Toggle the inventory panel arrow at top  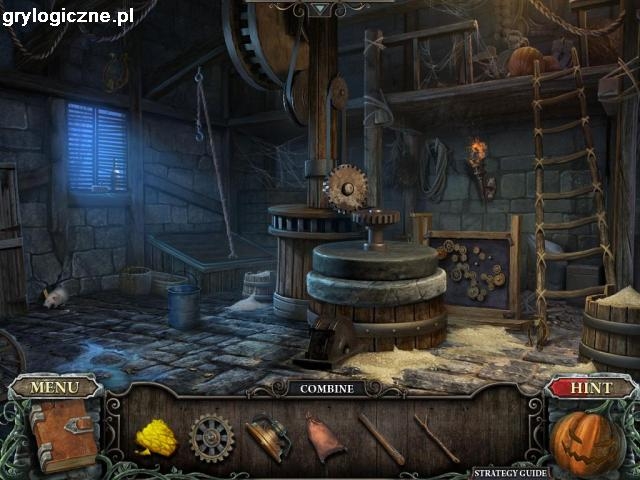click(x=319, y=8)
